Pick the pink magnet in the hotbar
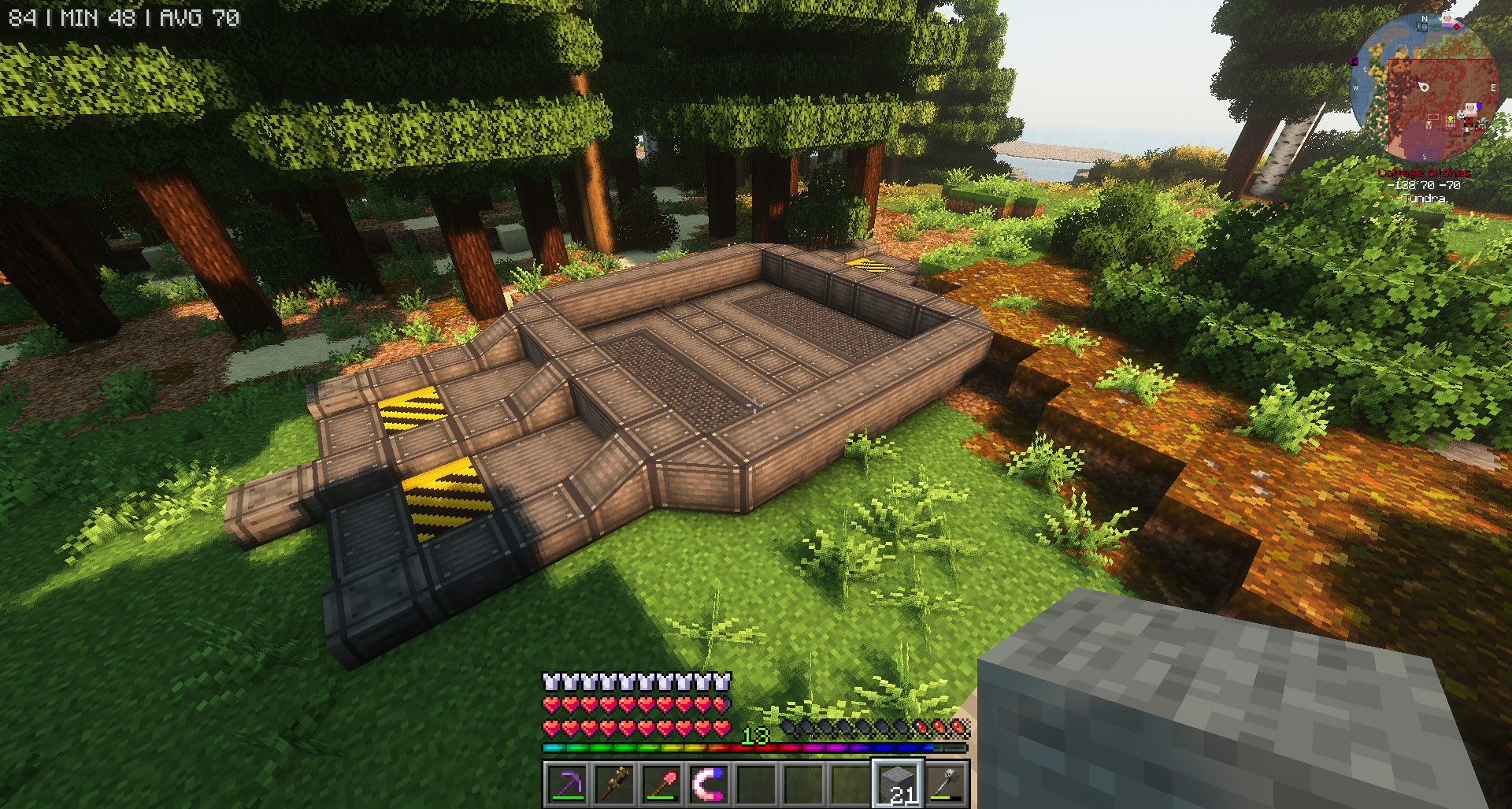1512x809 pixels. (708, 785)
